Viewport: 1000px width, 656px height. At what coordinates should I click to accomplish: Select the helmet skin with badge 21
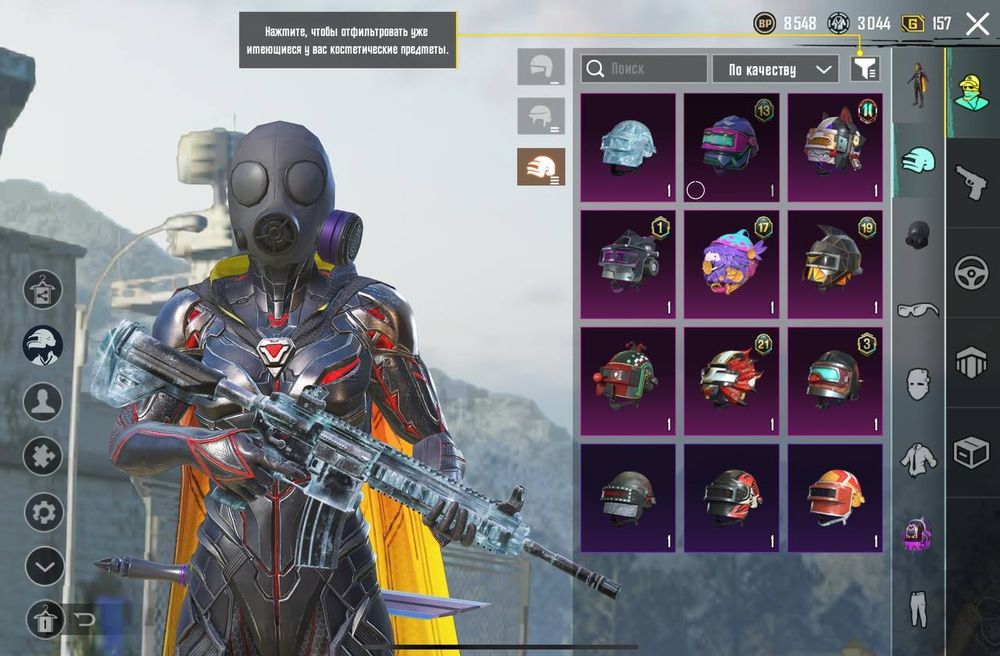(x=731, y=381)
